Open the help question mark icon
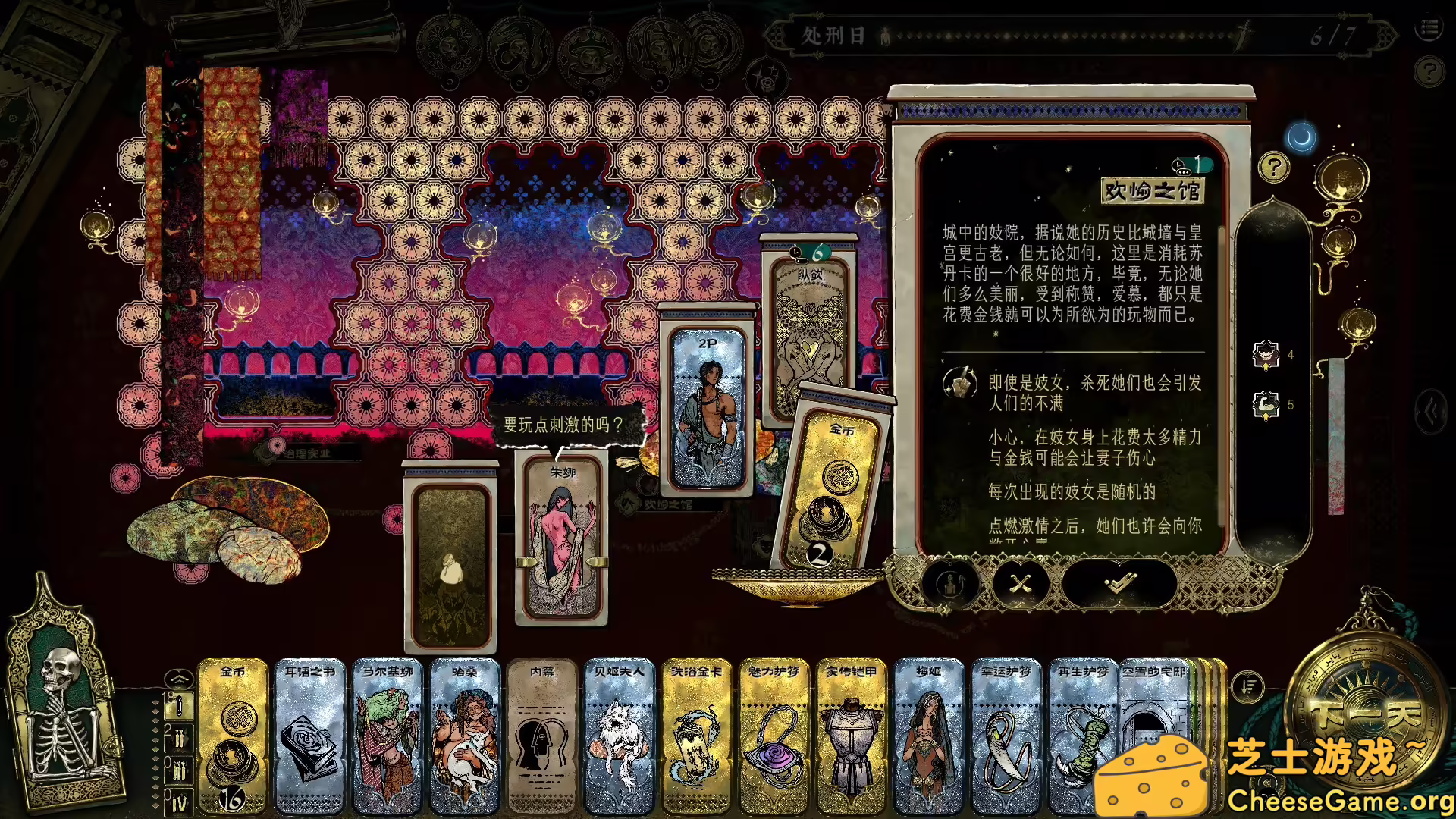The image size is (1456, 819). (1274, 167)
